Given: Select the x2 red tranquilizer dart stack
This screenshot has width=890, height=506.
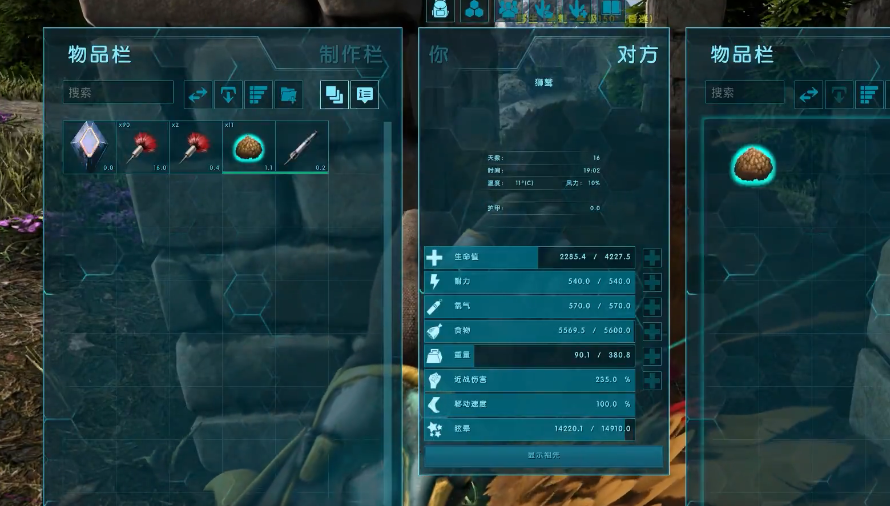Looking at the screenshot, I should pos(196,147).
